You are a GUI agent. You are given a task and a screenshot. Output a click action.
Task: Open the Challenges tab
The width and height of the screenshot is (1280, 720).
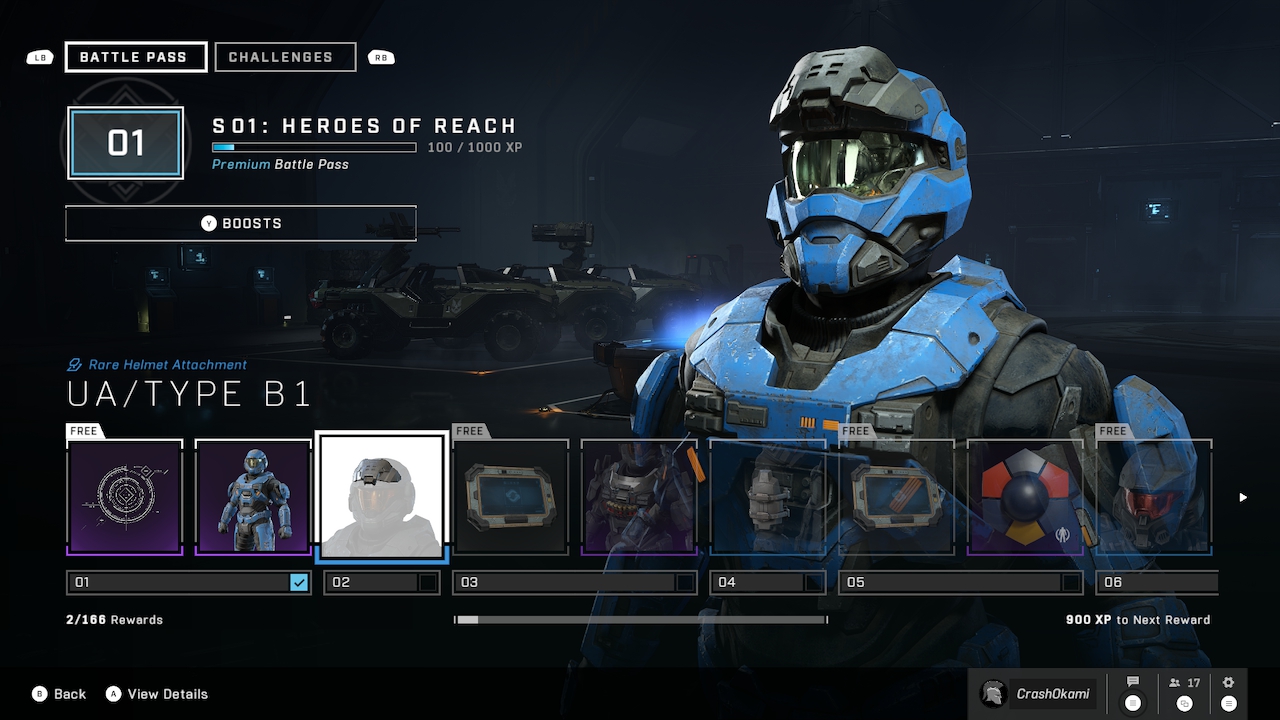[x=285, y=57]
